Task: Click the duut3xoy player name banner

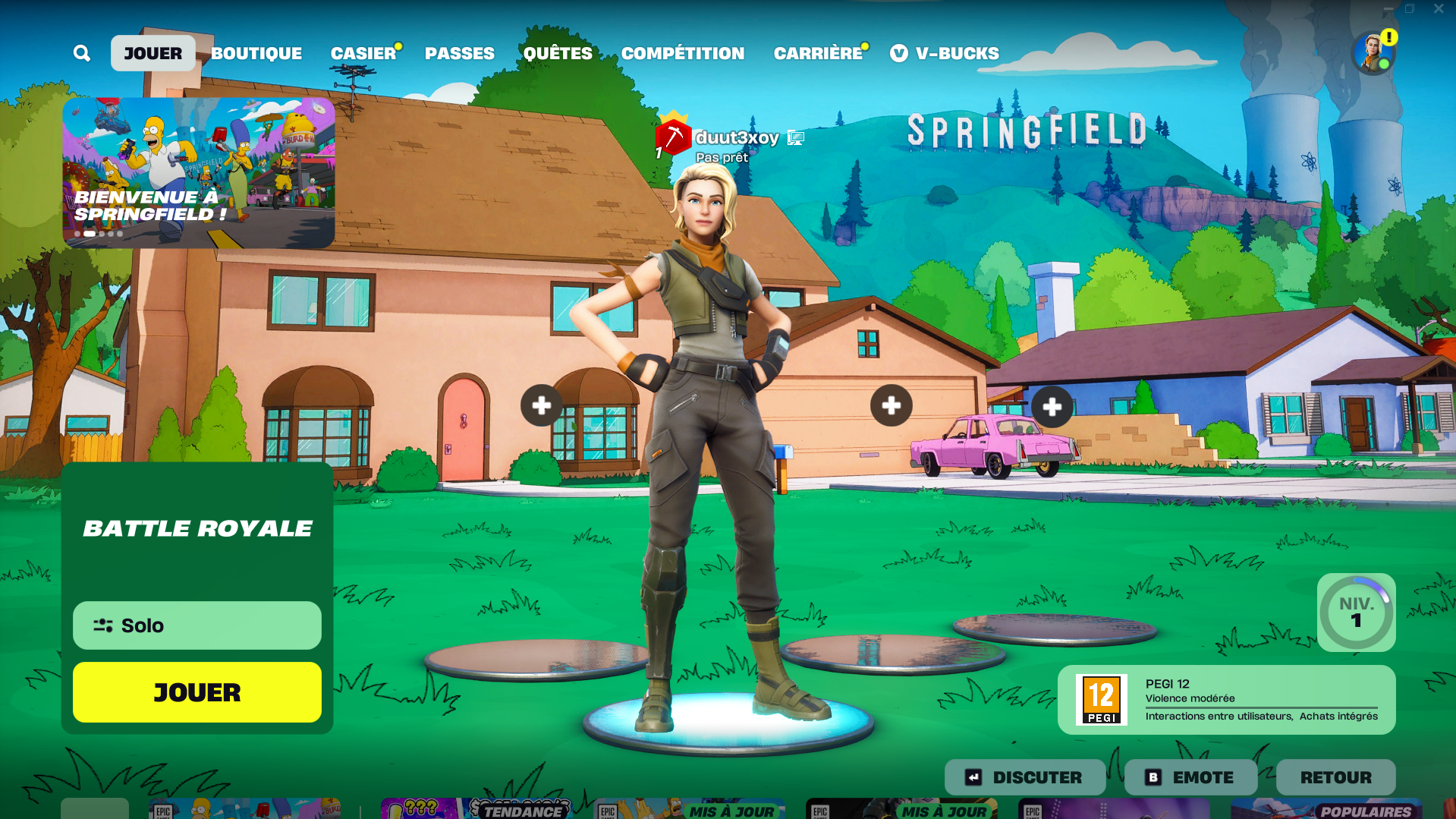Action: coord(736,138)
